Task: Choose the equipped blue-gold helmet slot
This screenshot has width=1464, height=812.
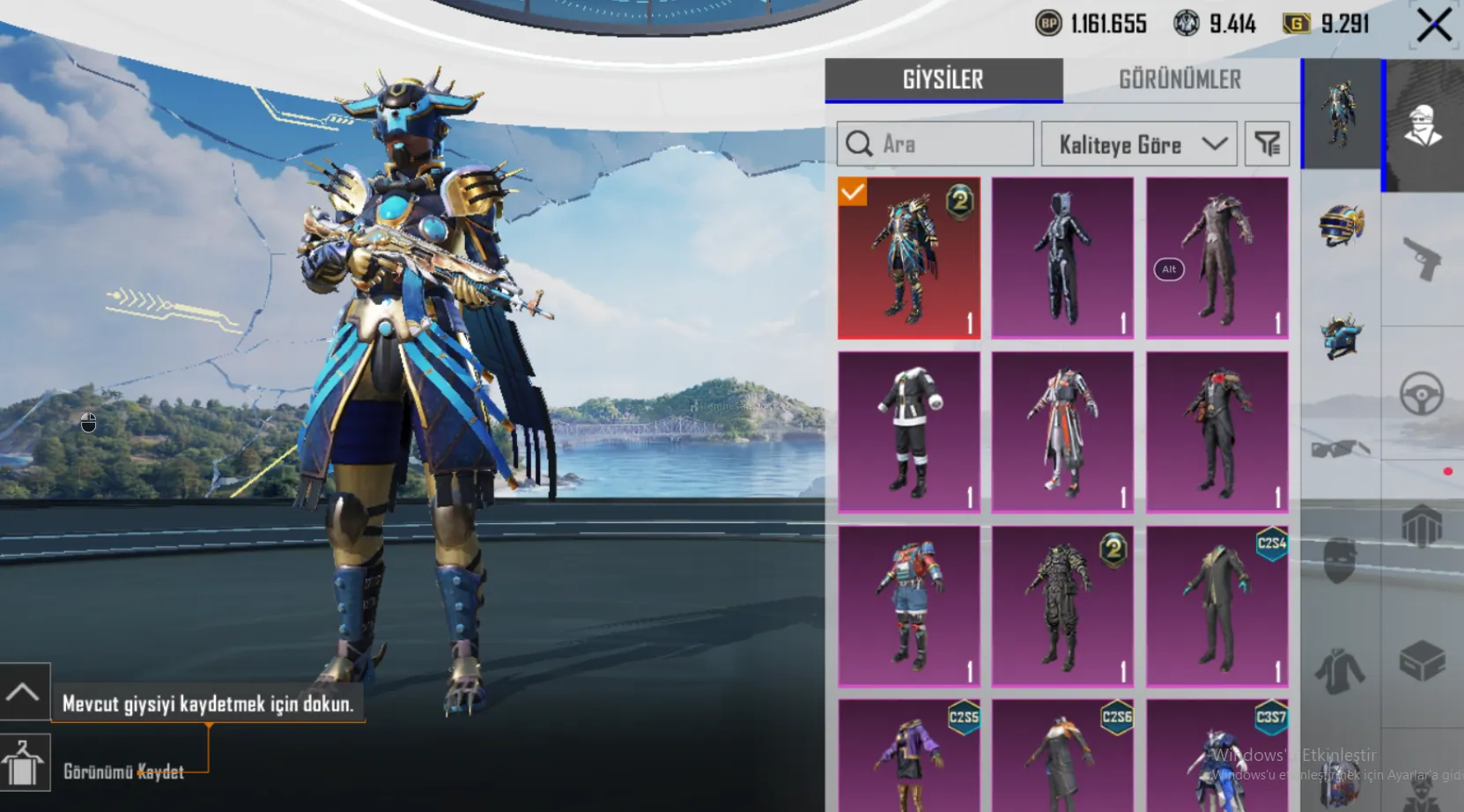Action: tap(1341, 225)
